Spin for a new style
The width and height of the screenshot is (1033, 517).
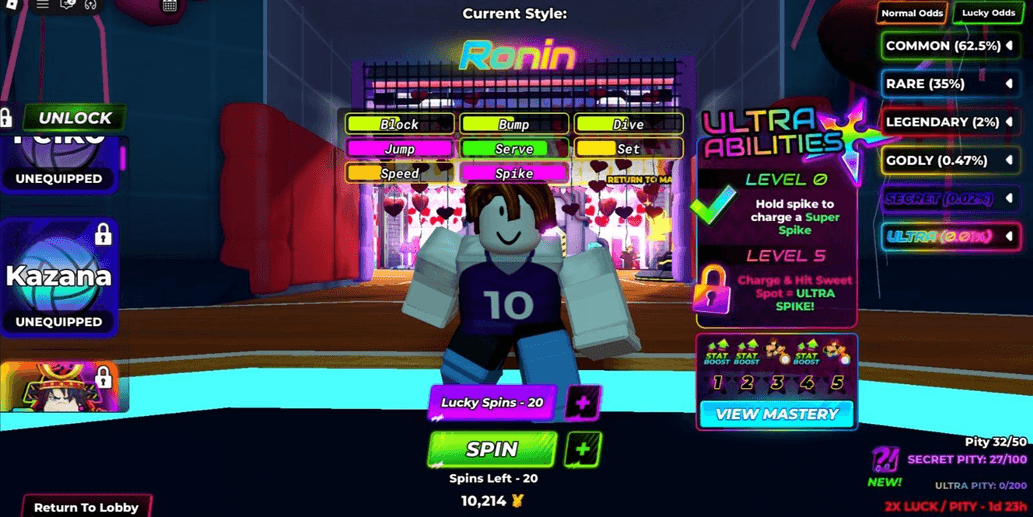(x=492, y=449)
